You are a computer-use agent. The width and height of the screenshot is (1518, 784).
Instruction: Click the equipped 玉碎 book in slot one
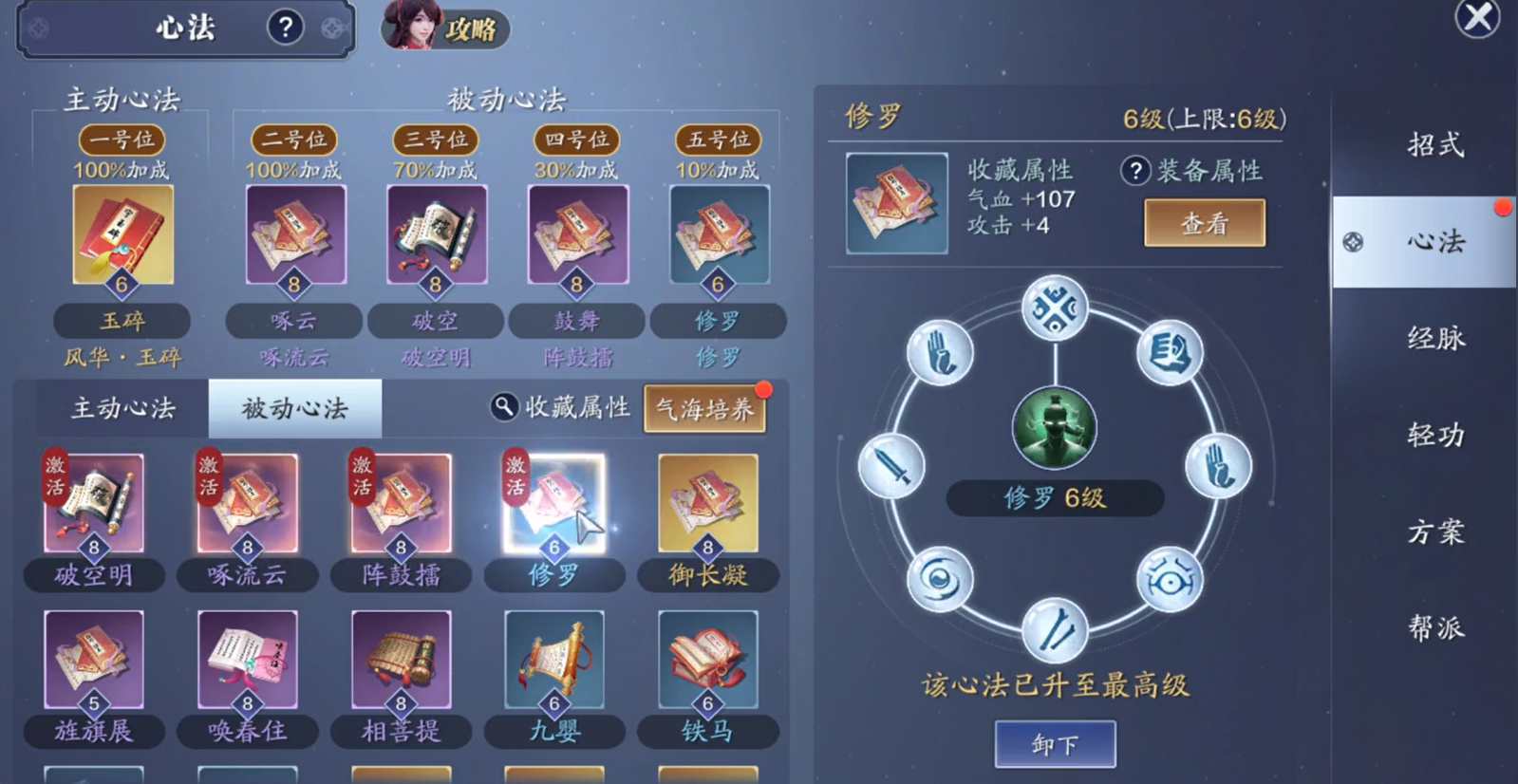click(123, 234)
